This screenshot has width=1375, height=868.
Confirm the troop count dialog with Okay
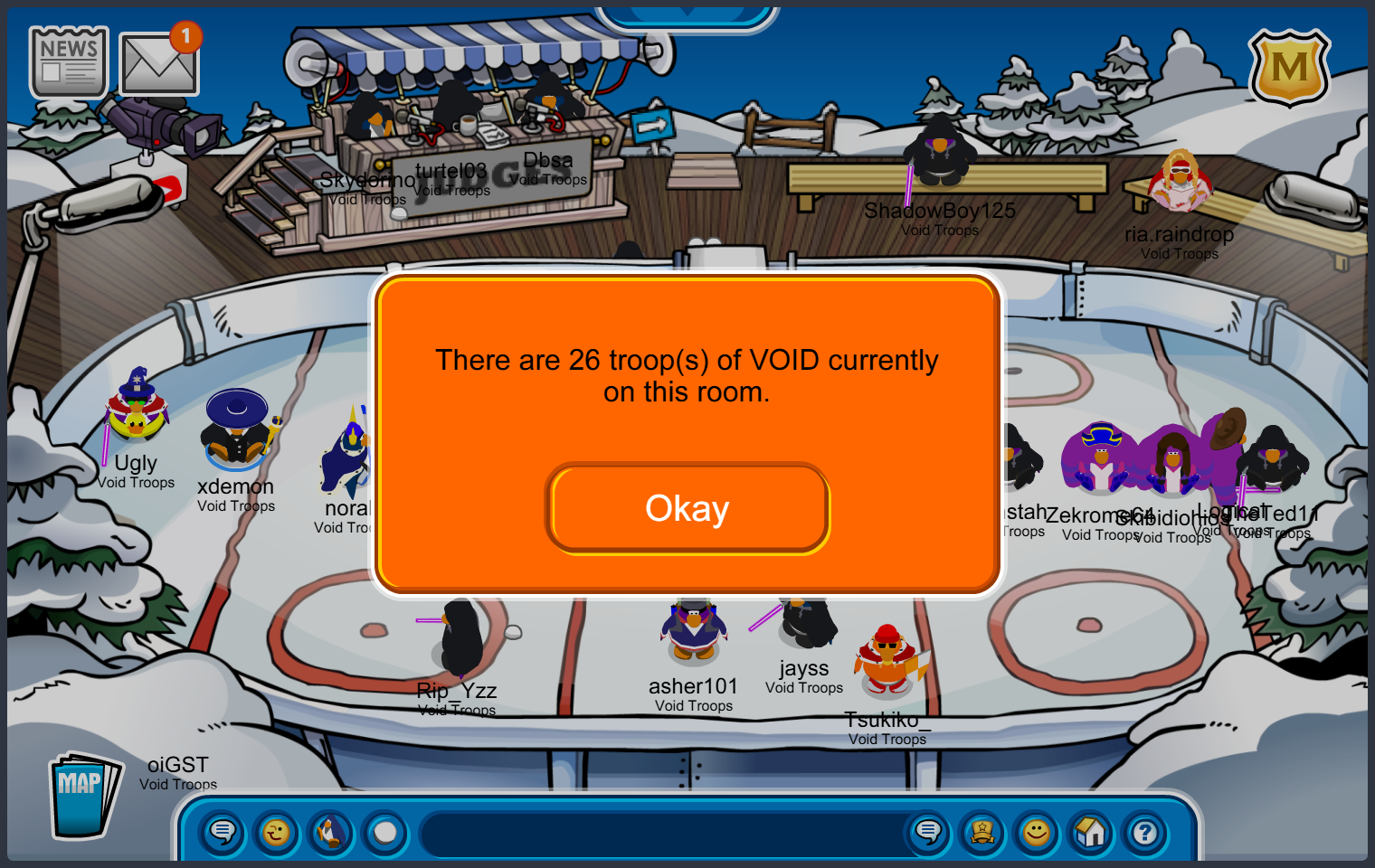(687, 508)
